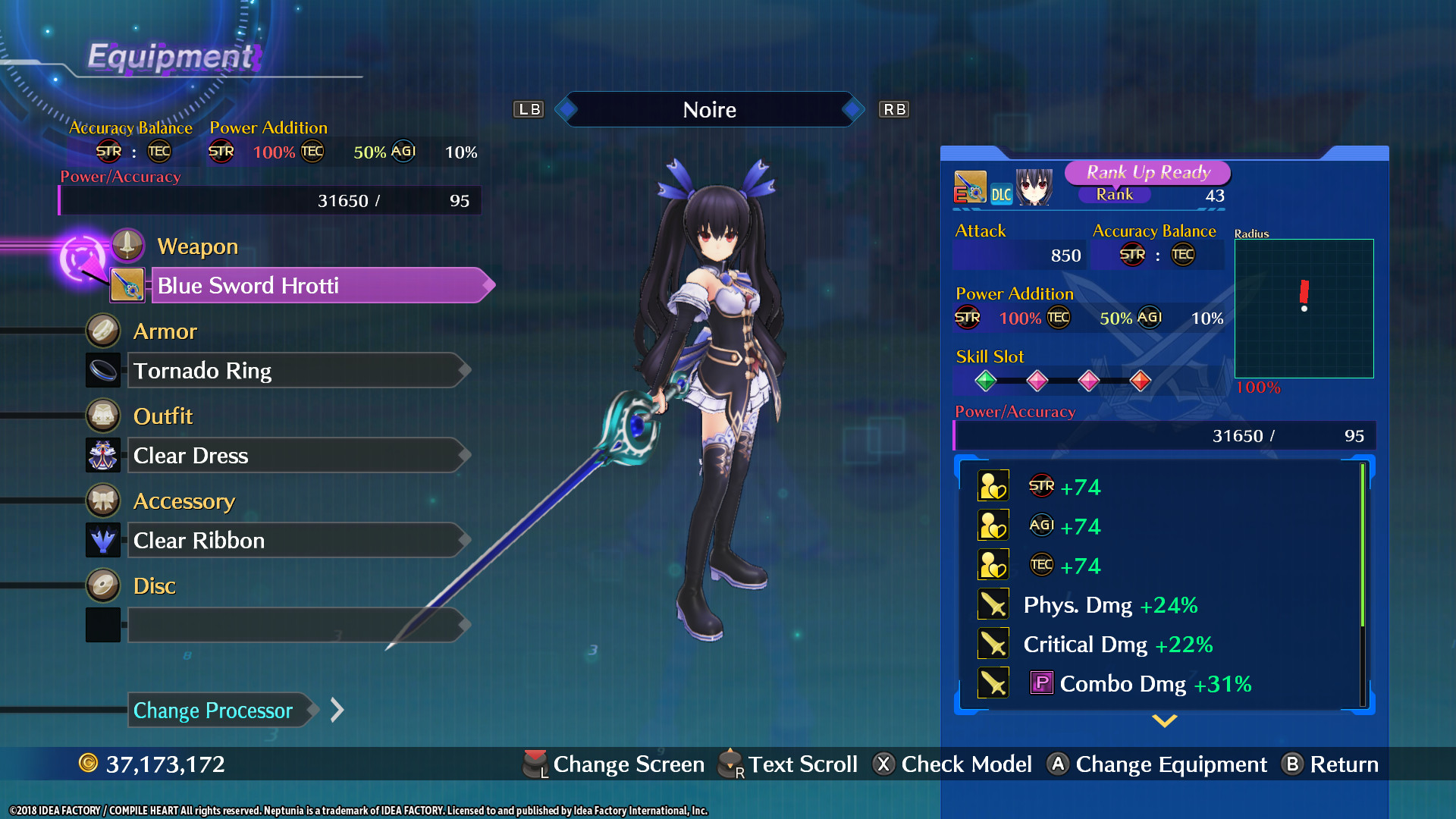1456x819 pixels.
Task: Click the Return button
Action: pos(1332,764)
